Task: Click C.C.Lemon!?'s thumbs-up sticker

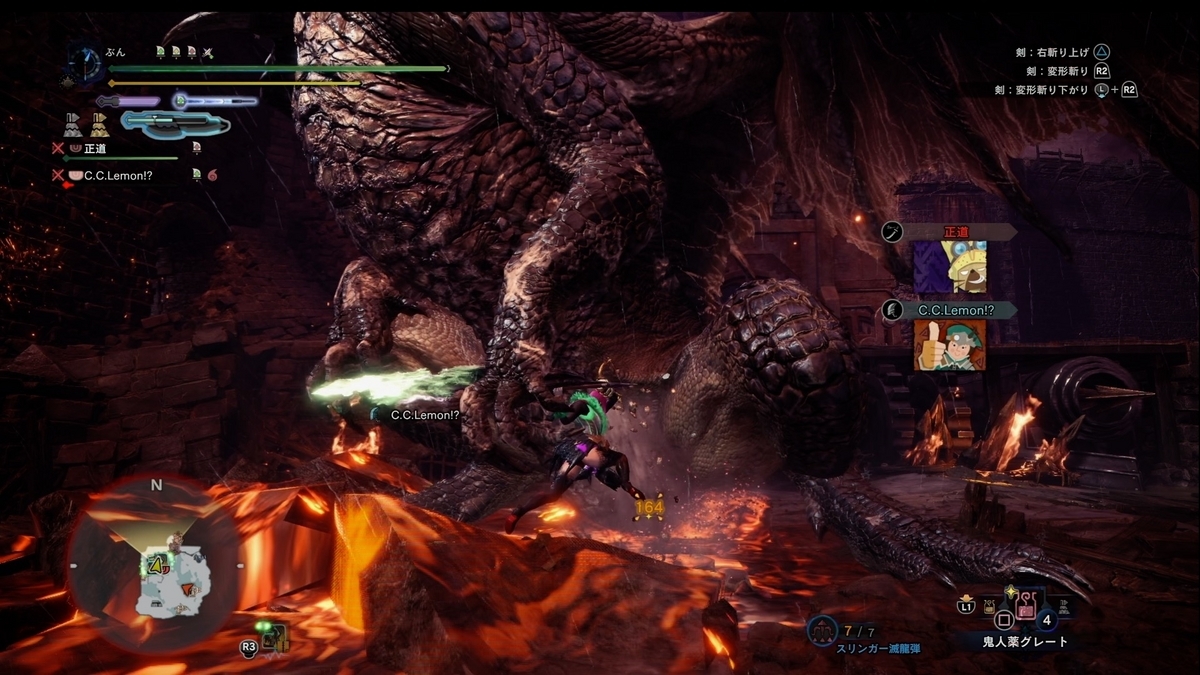Action: point(949,345)
